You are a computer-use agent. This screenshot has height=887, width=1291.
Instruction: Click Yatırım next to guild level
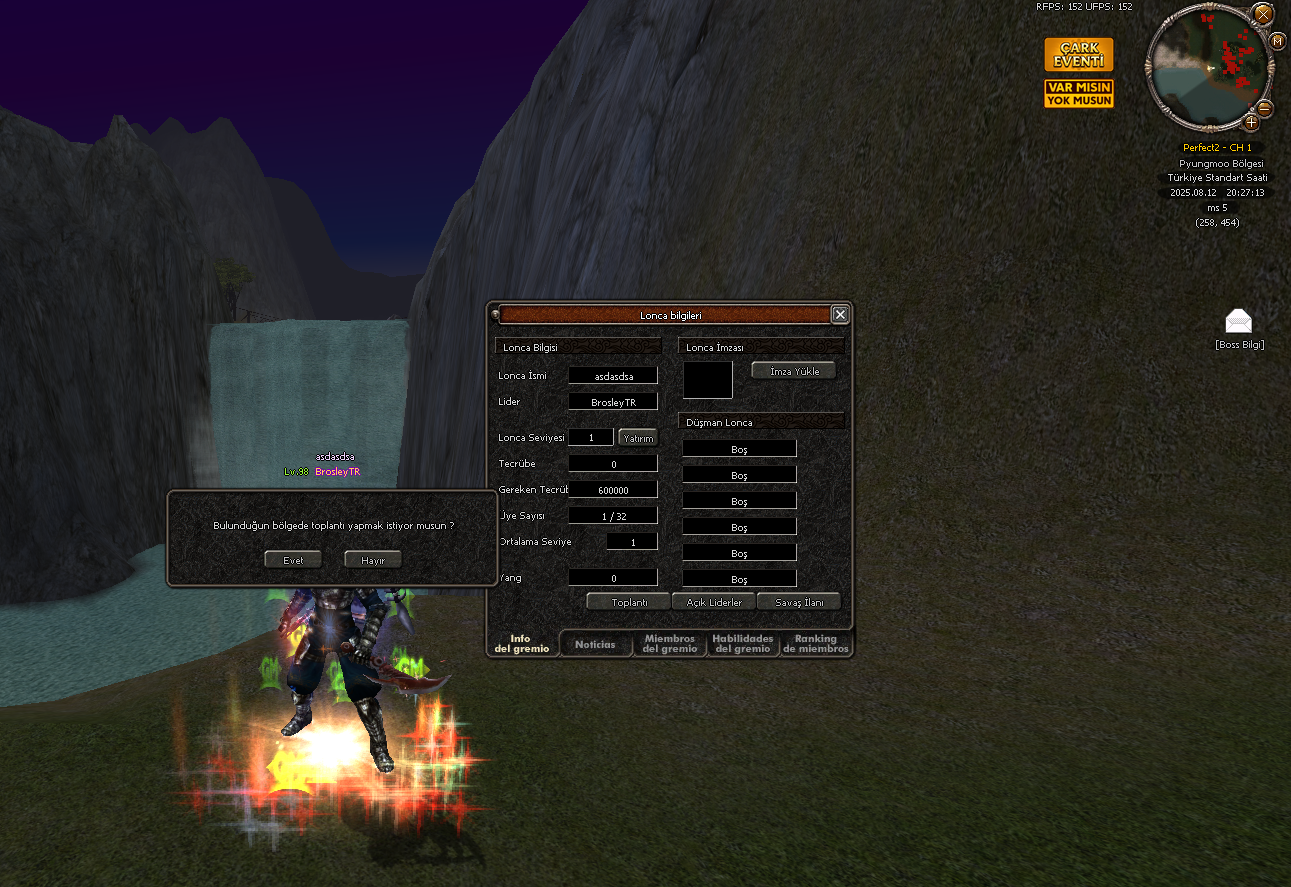coord(638,438)
